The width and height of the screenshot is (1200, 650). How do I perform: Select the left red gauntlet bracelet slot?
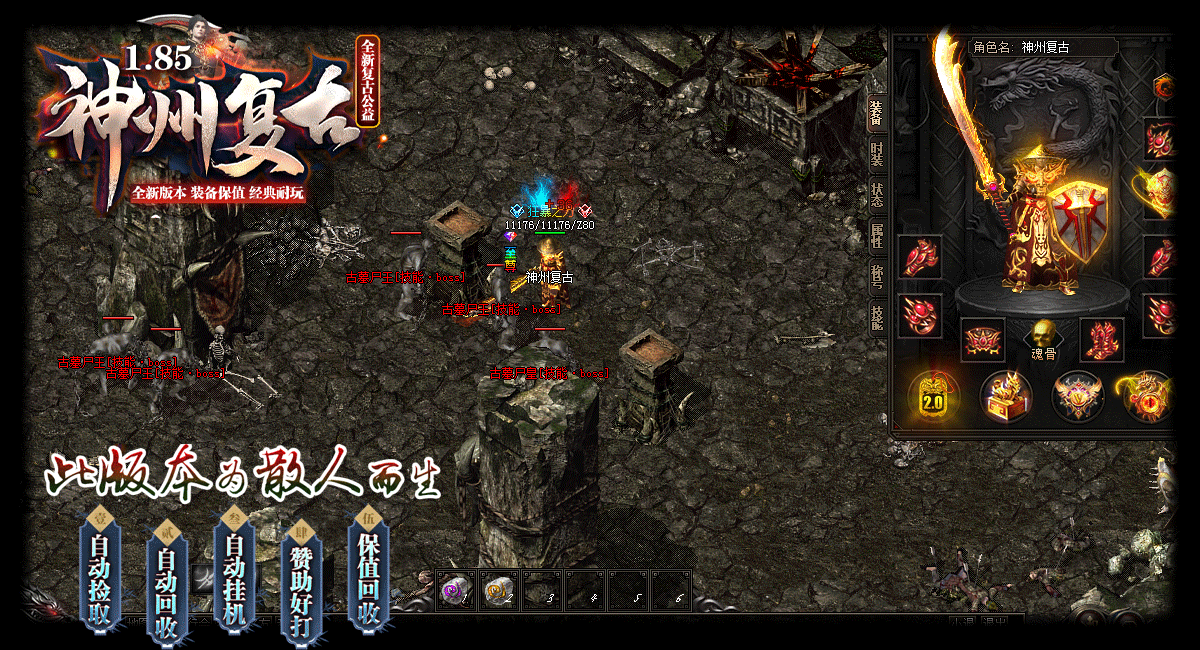tap(920, 257)
